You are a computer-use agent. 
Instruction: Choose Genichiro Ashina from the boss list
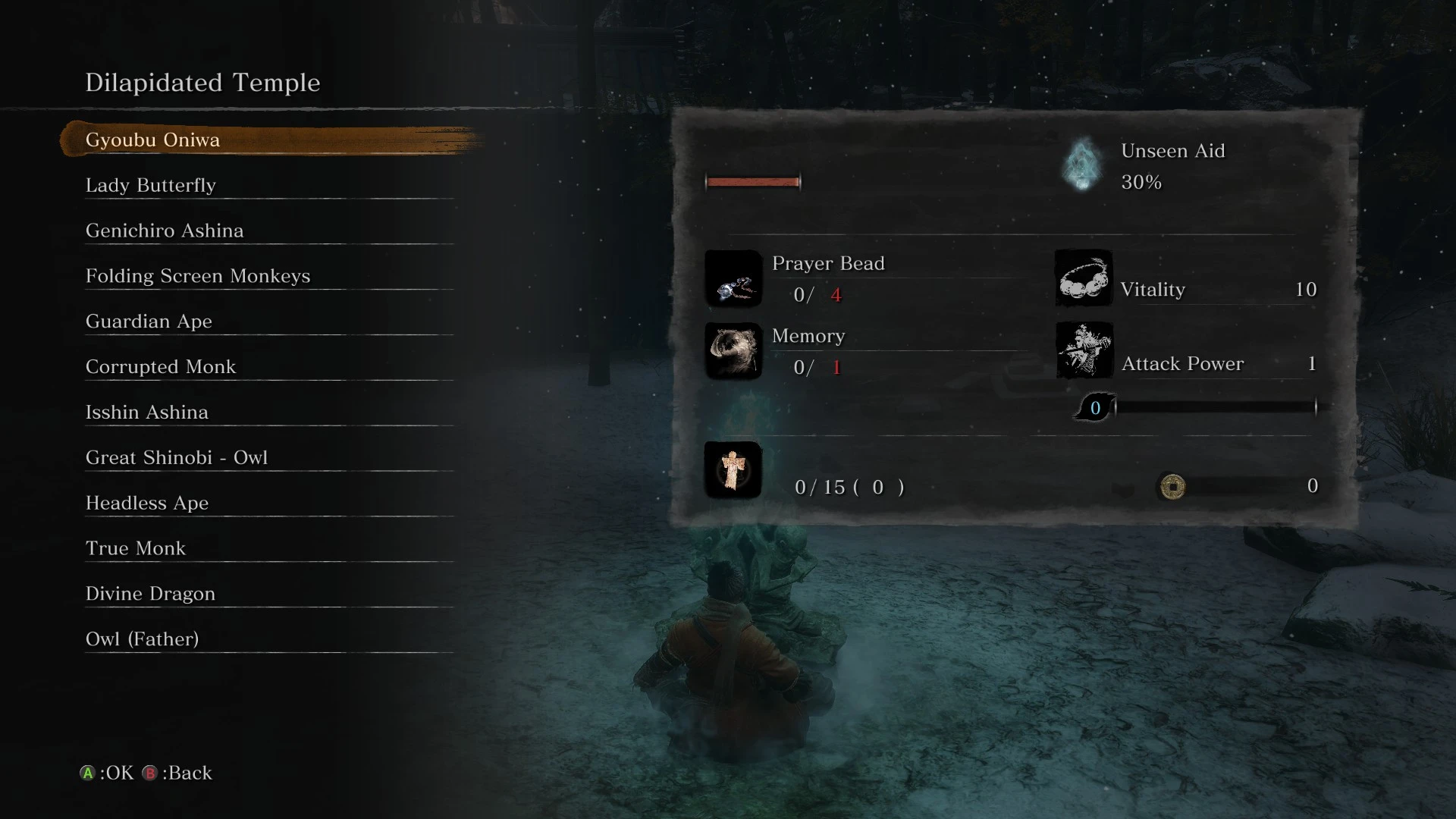coord(164,231)
